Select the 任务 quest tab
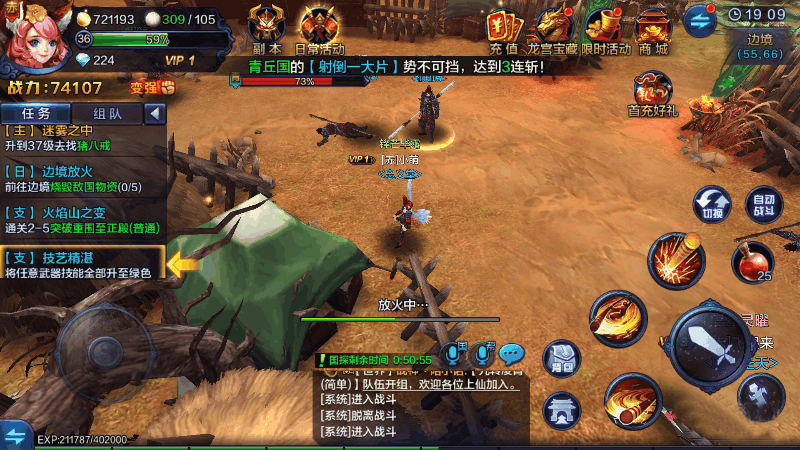The image size is (800, 450). pos(37,113)
